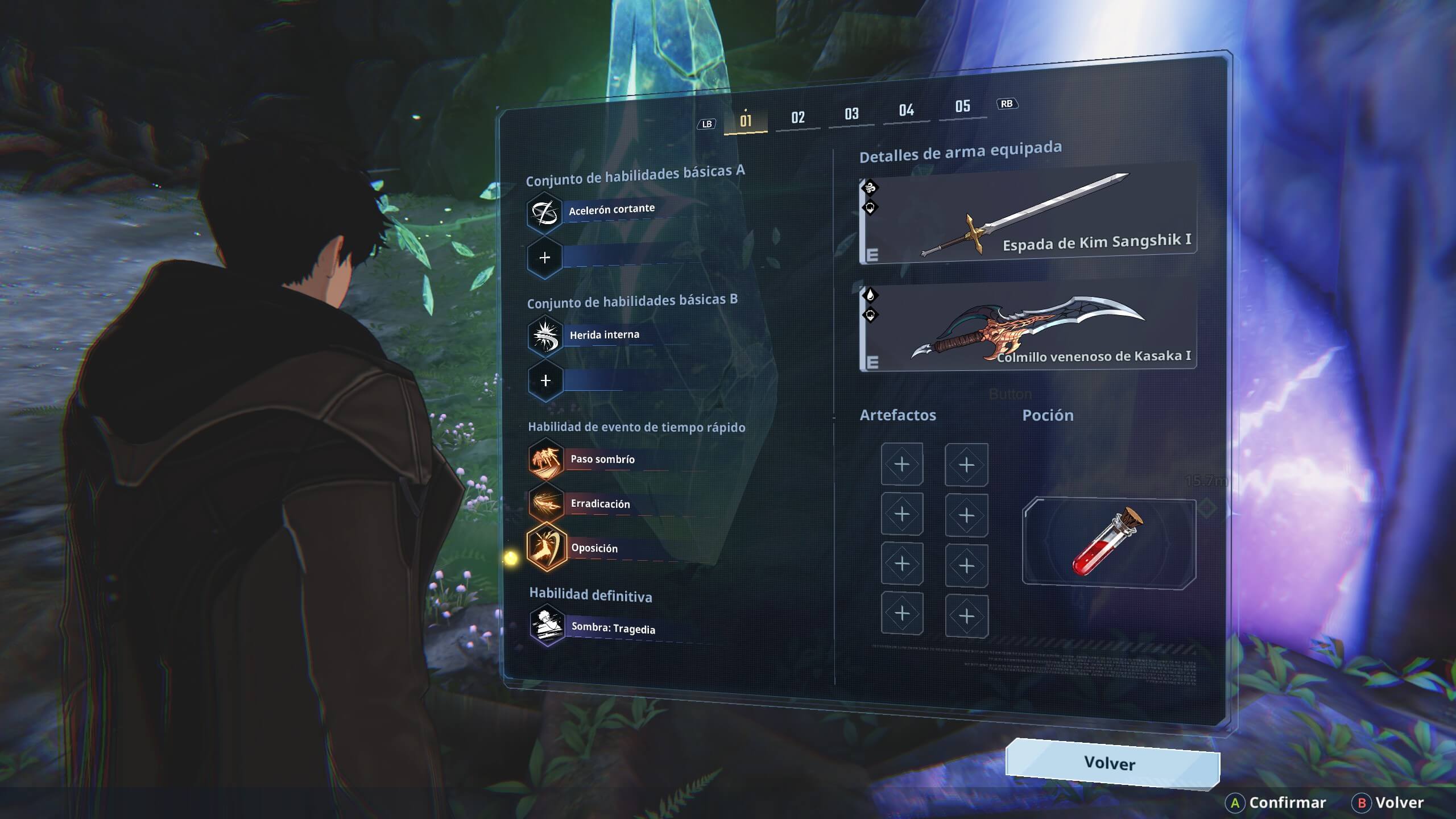Switch to preset tab 05
This screenshot has width=1456, height=819.
[962, 107]
